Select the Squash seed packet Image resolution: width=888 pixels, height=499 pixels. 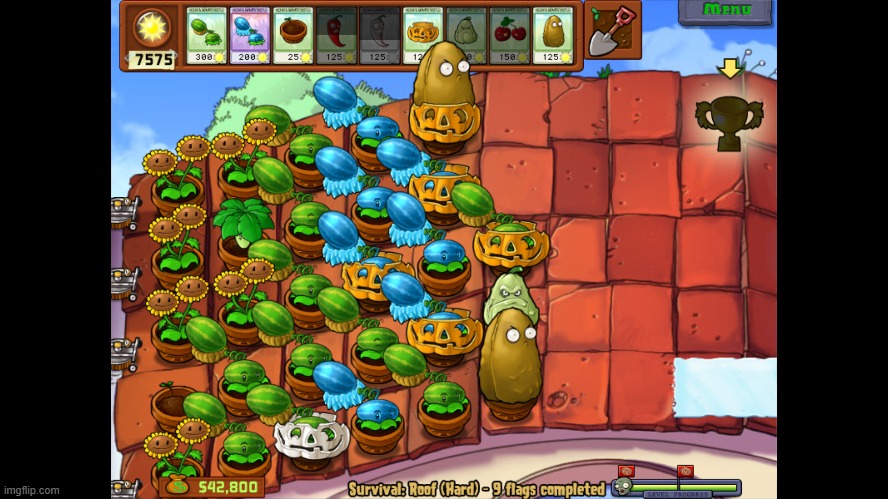point(466,36)
